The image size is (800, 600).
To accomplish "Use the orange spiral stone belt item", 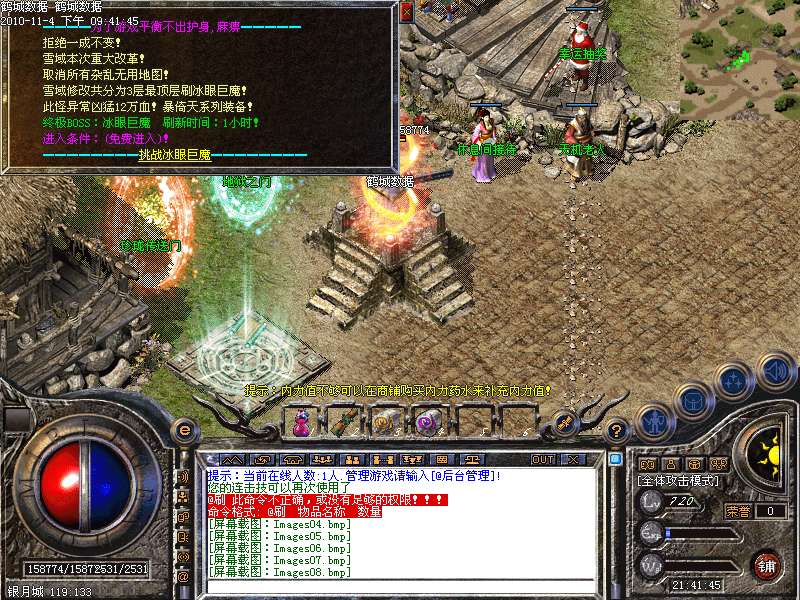I will click(x=384, y=424).
